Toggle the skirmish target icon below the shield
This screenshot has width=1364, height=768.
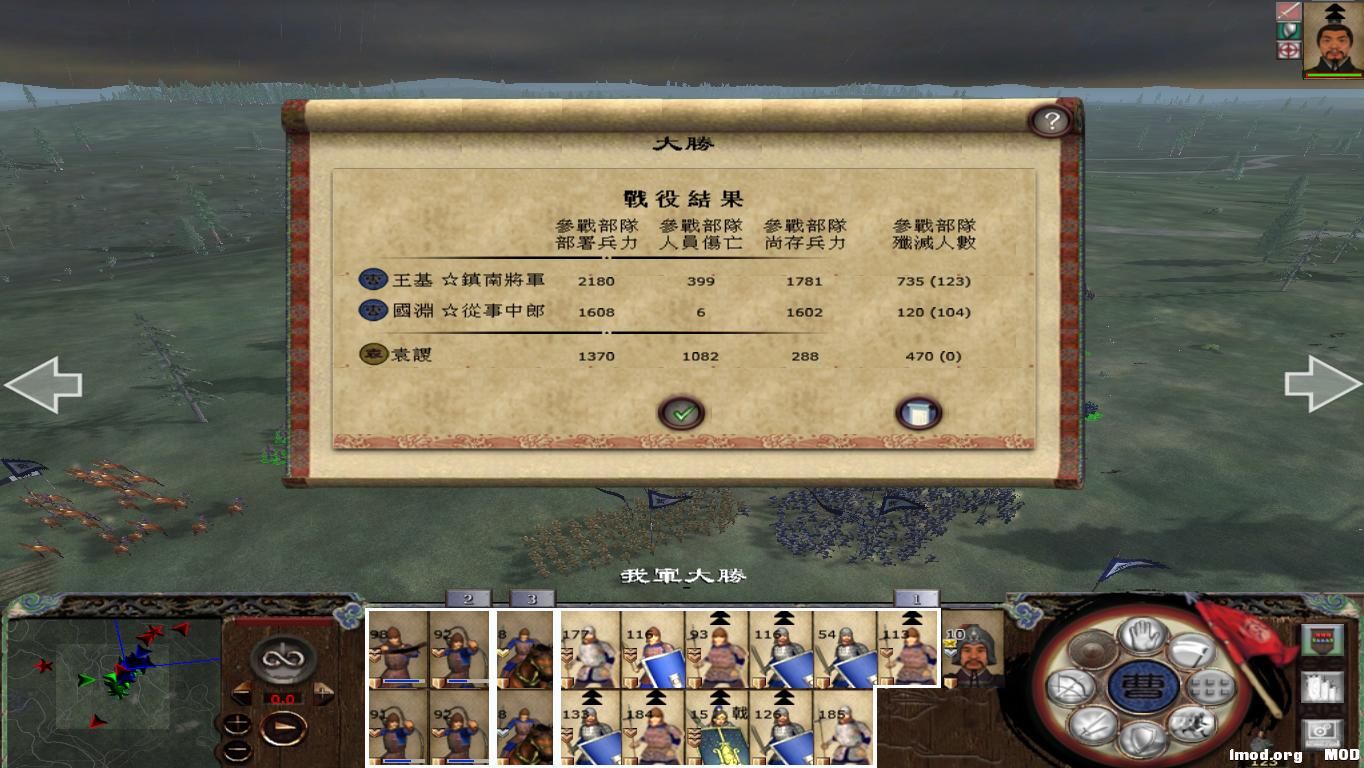1288,50
